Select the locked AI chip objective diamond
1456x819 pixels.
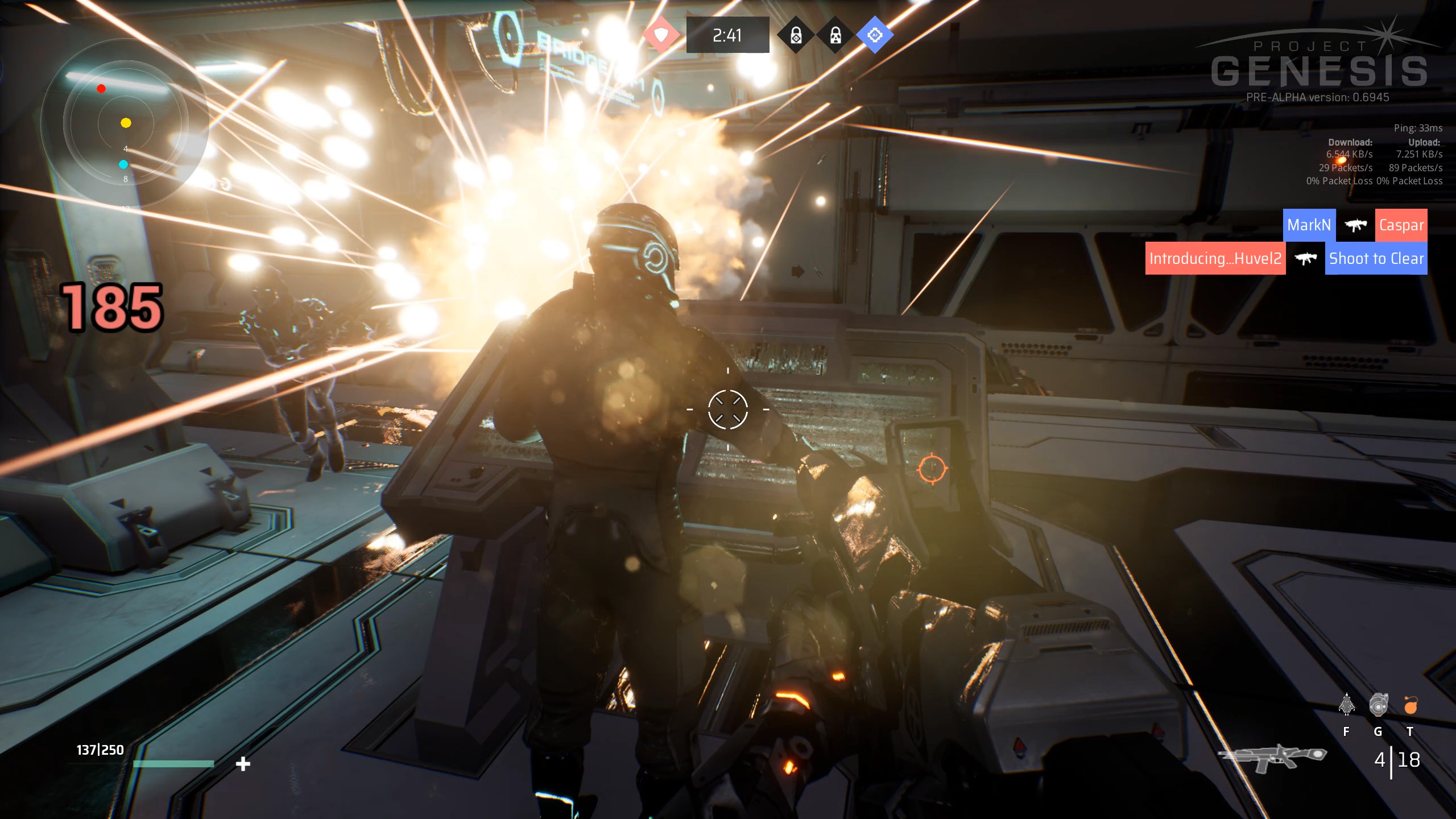pyautogui.click(x=796, y=36)
